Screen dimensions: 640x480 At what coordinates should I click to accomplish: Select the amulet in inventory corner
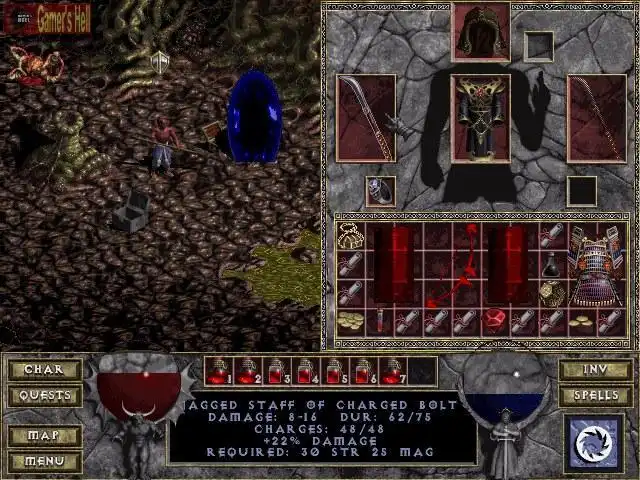(351, 236)
